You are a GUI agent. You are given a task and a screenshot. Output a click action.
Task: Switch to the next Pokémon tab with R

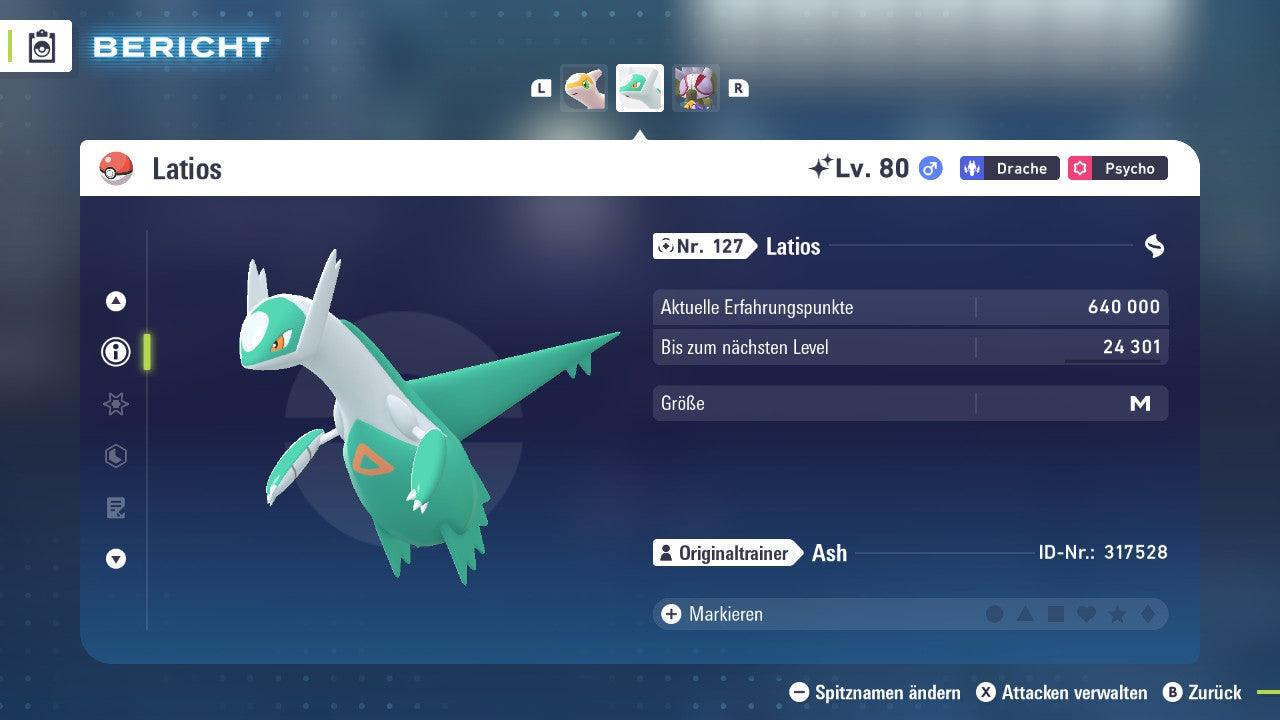(738, 88)
